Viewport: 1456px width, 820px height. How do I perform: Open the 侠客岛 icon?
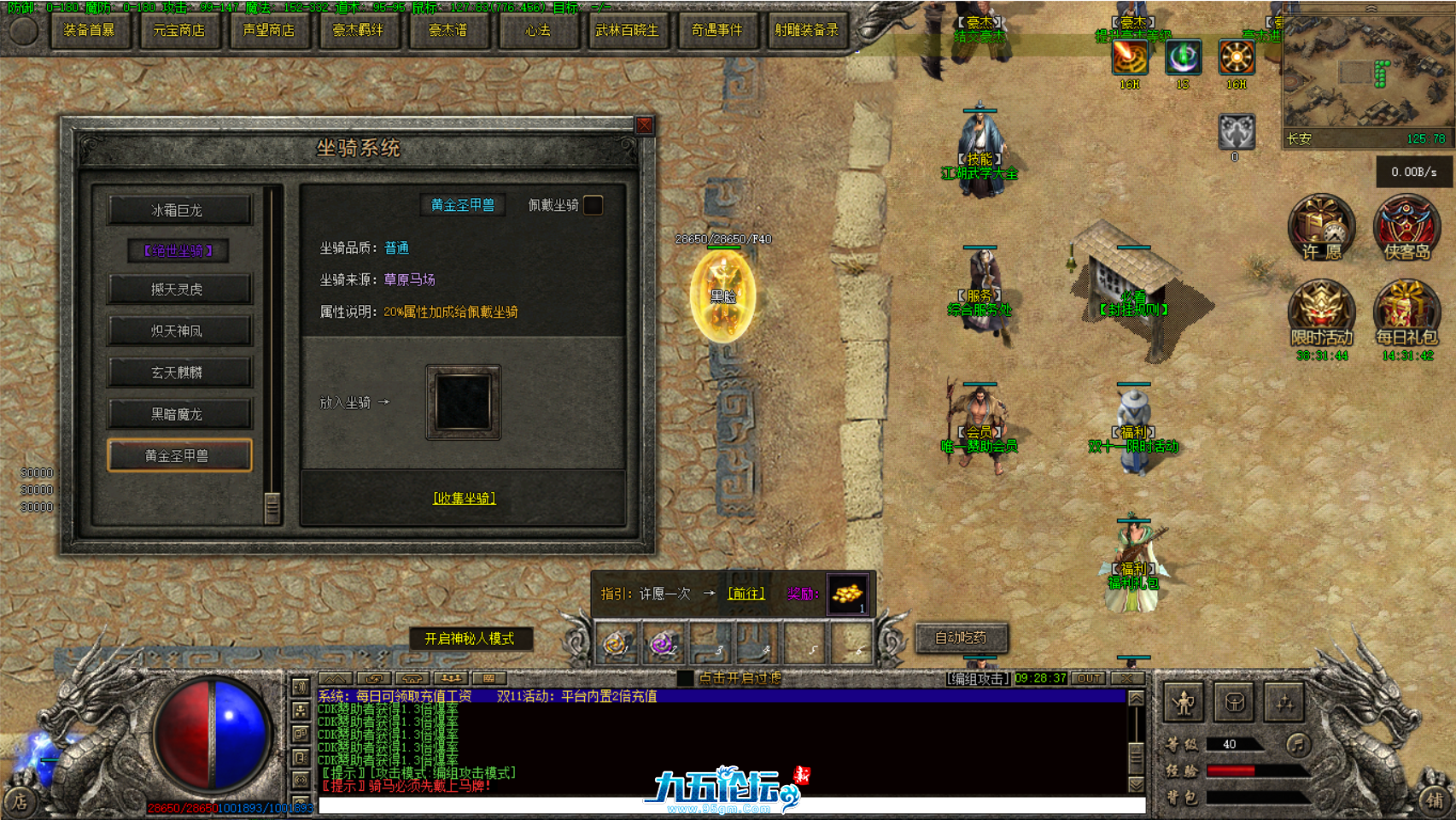(1408, 226)
